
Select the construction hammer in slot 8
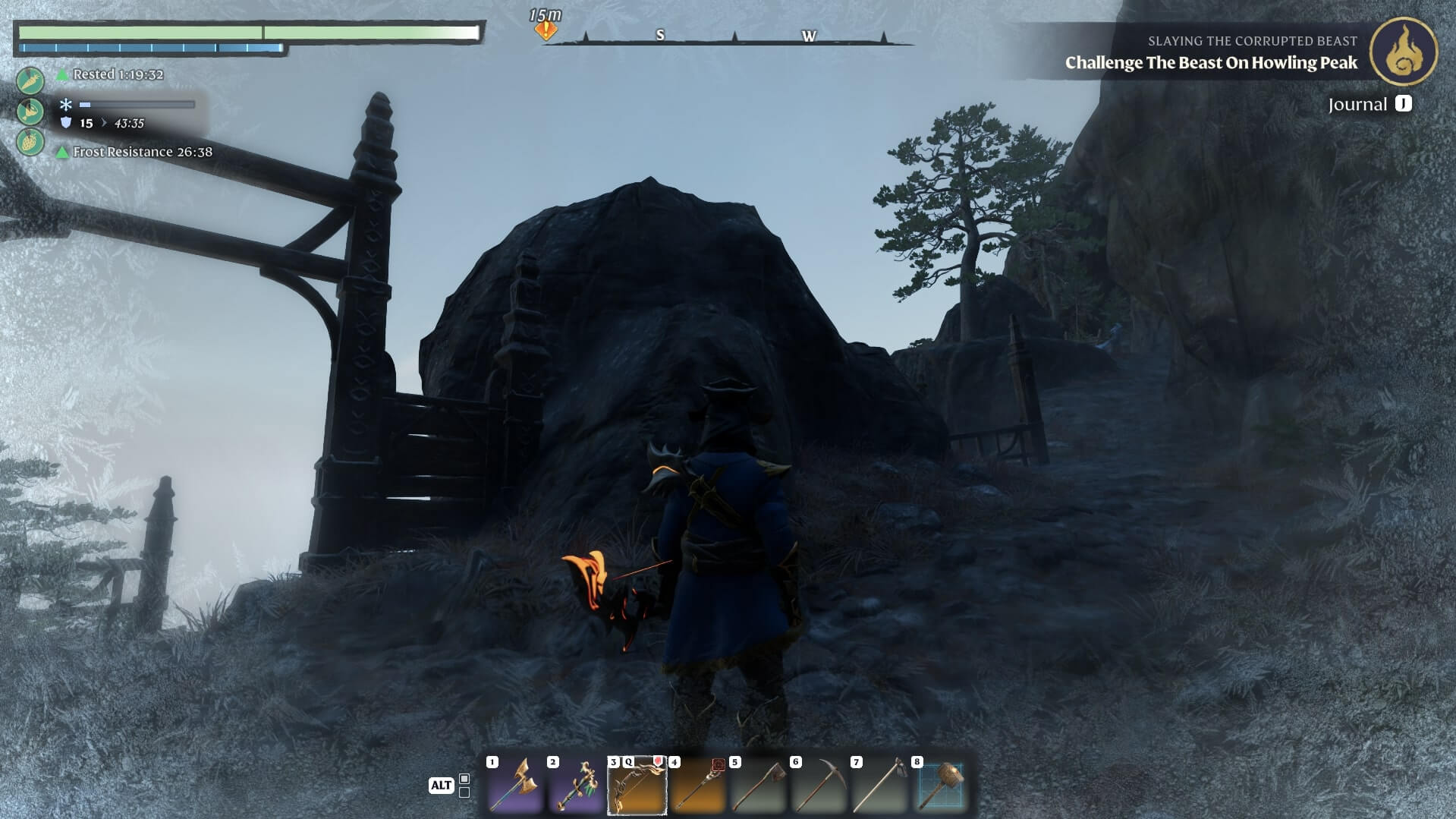tap(940, 785)
